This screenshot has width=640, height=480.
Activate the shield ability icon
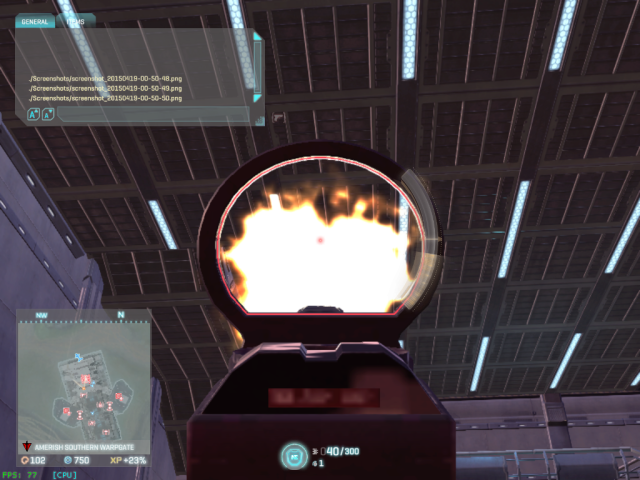click(x=293, y=456)
